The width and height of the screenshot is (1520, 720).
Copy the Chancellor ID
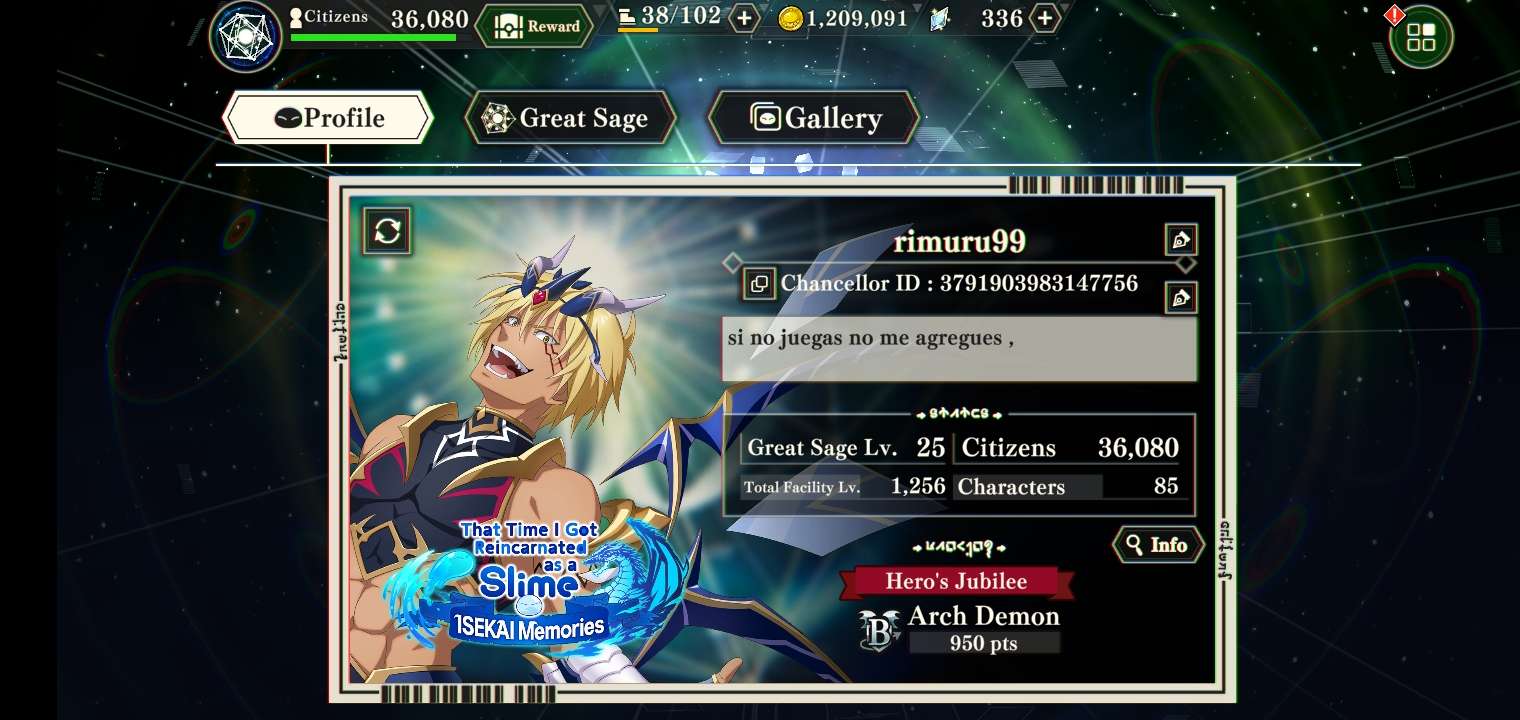759,284
